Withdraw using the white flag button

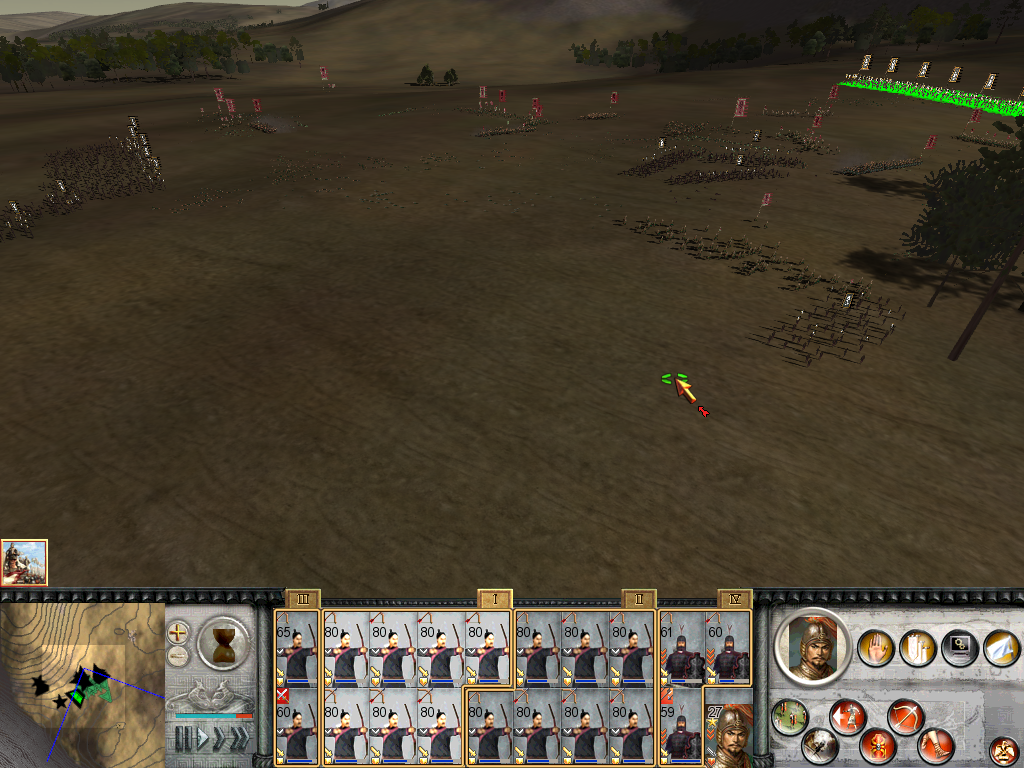1001,648
